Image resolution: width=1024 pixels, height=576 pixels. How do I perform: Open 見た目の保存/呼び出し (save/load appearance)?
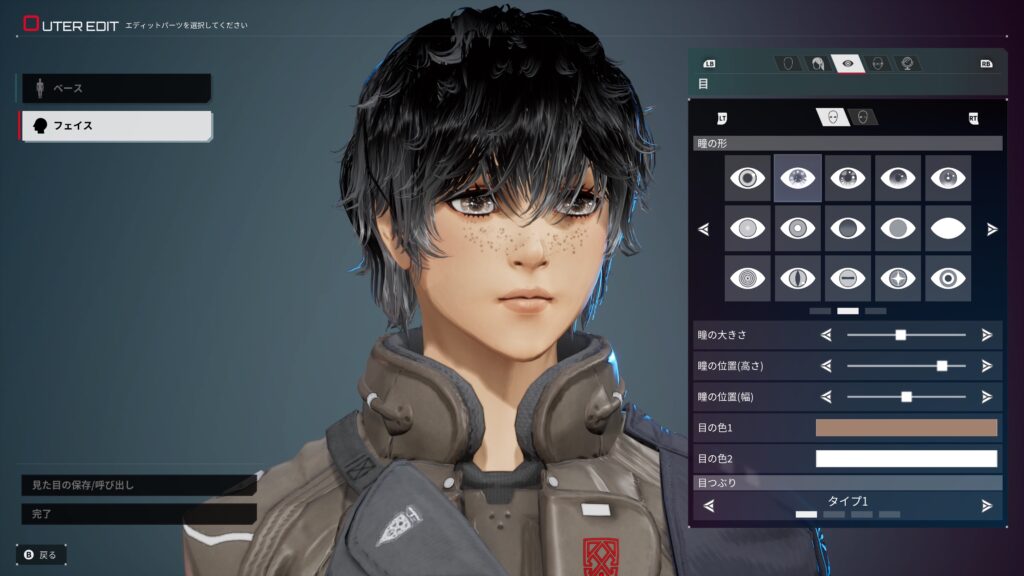pos(138,485)
